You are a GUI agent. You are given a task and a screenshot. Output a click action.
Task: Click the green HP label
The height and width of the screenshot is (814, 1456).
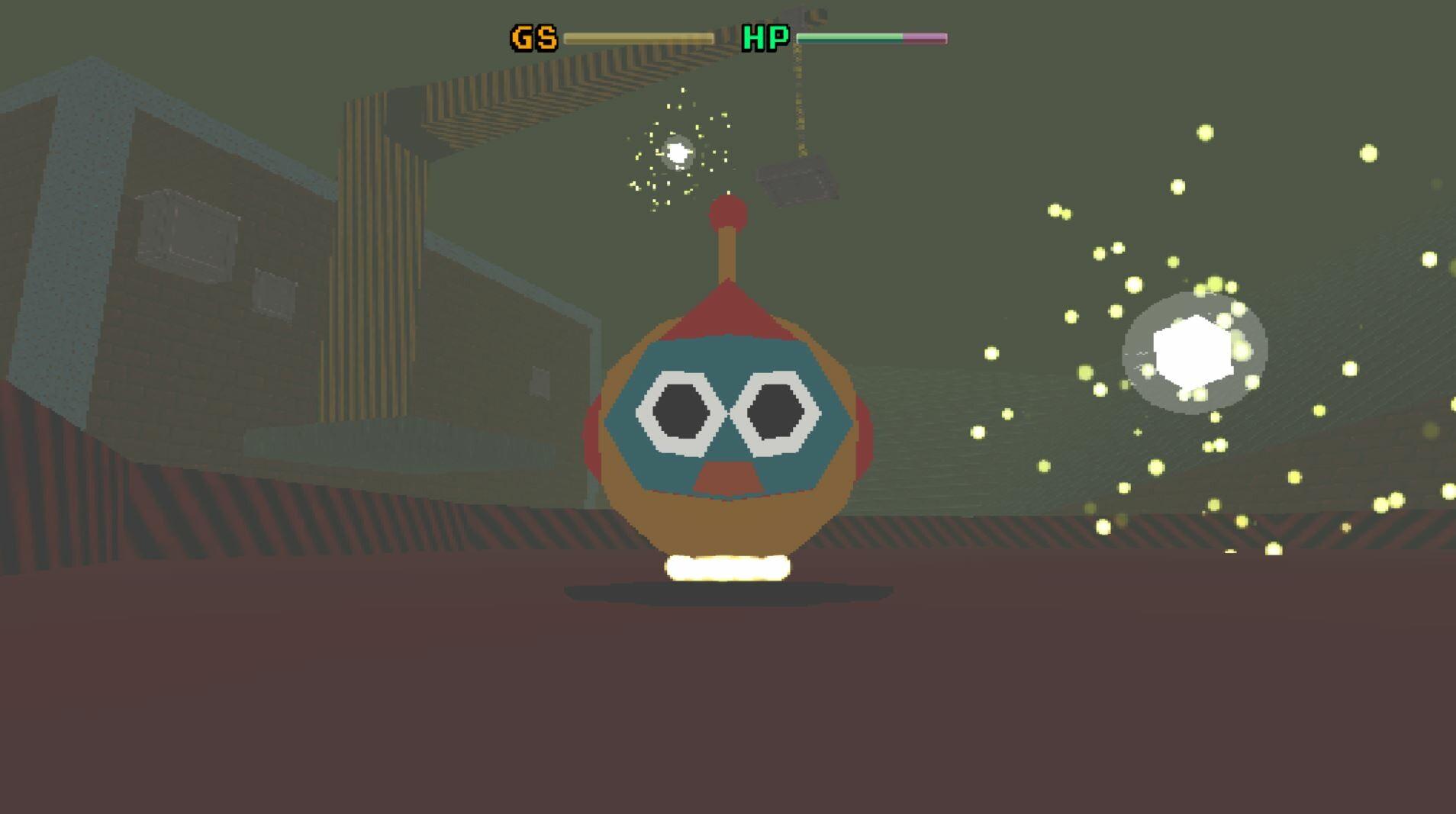pyautogui.click(x=765, y=35)
